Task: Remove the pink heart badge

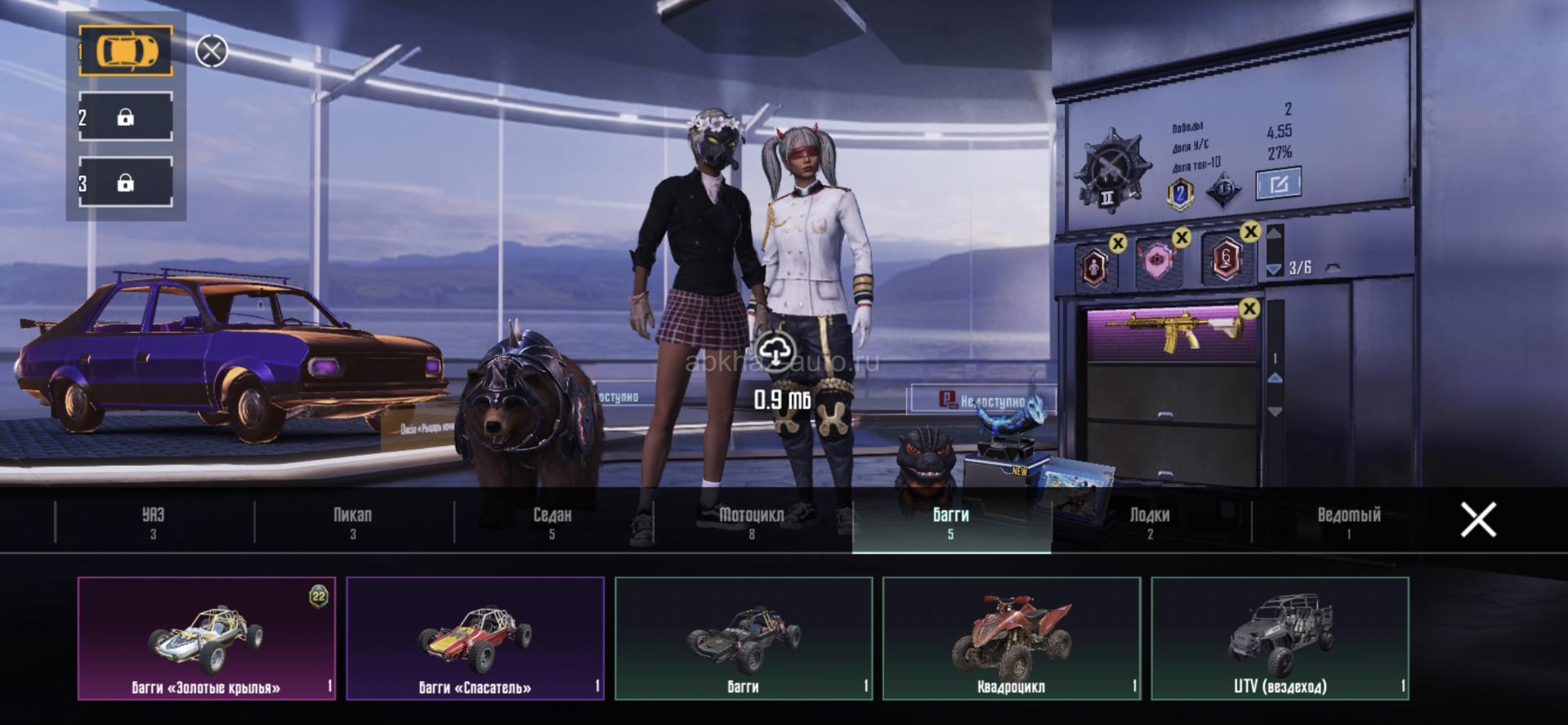Action: [1181, 238]
